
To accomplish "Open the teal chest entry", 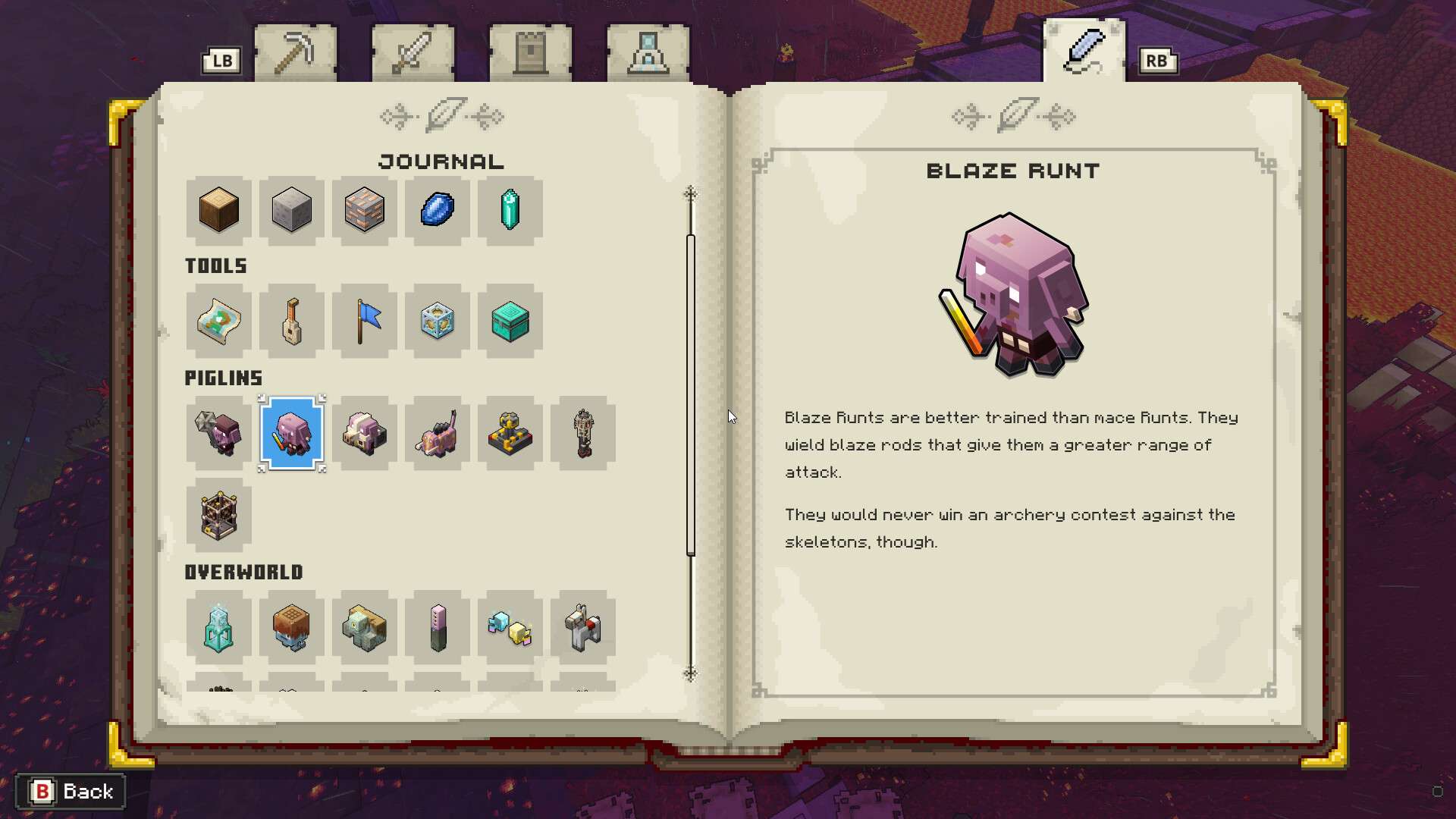I will click(510, 322).
